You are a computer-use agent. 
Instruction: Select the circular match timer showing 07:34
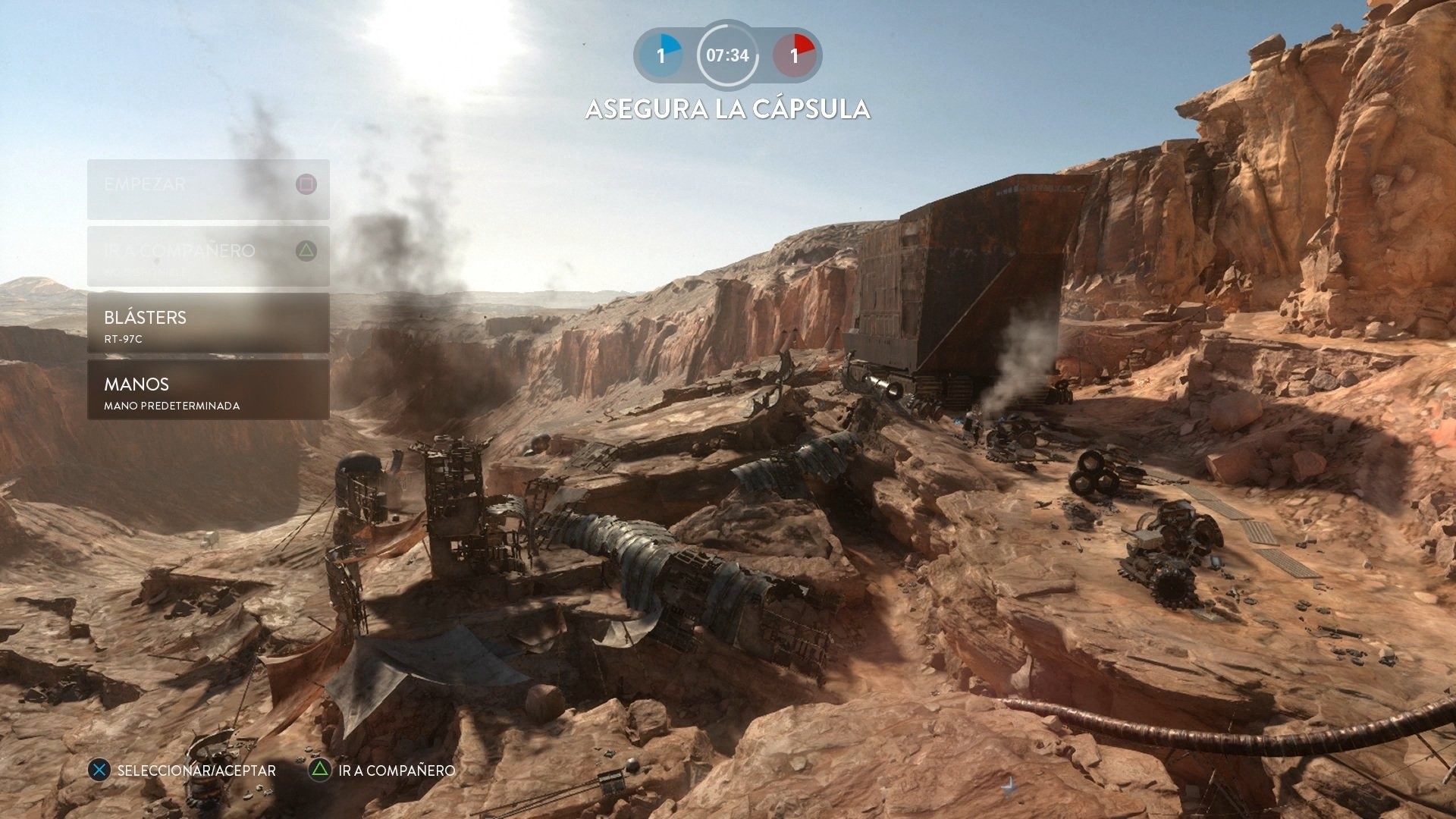[727, 55]
